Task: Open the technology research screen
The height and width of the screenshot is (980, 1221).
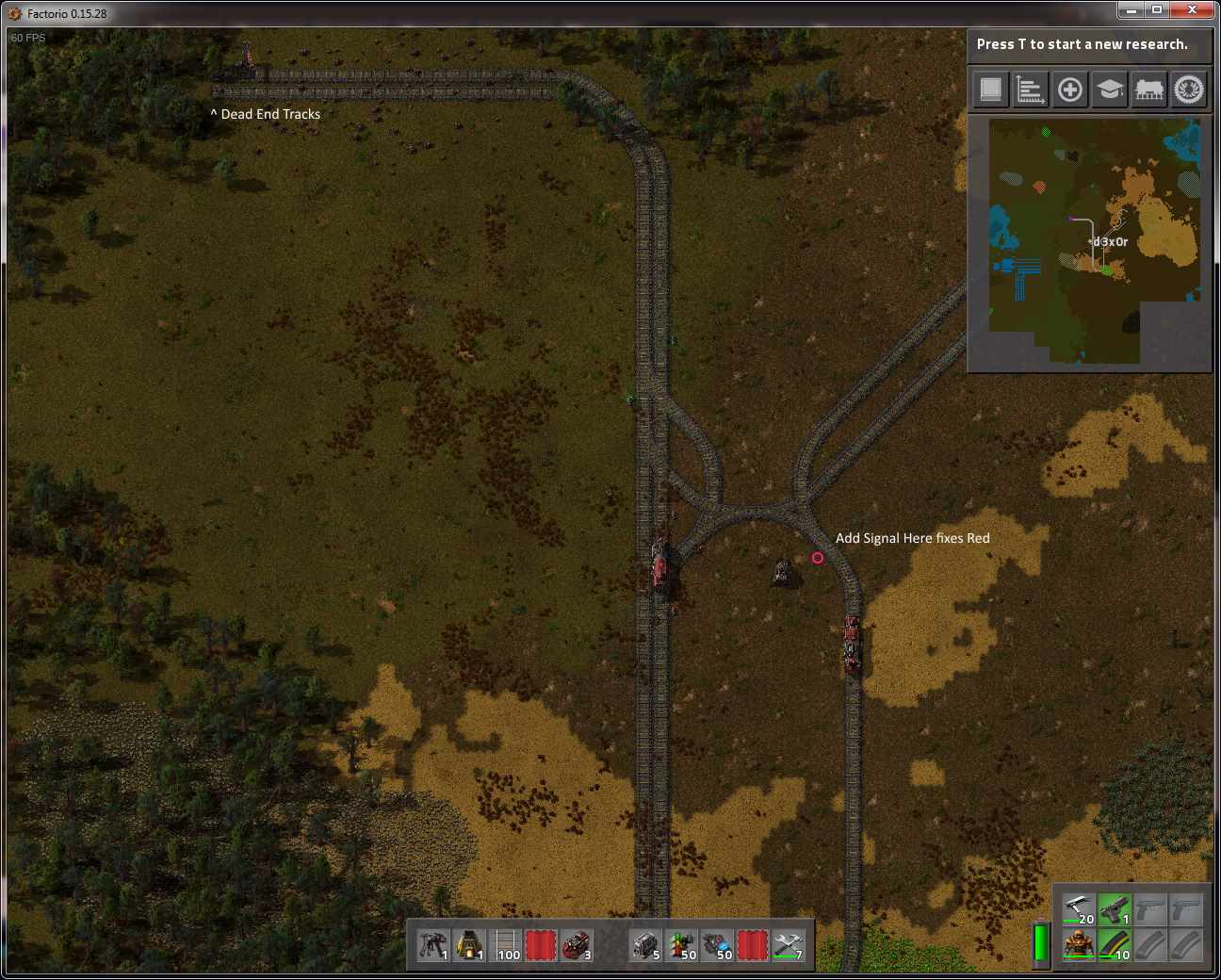Action: pos(1109,90)
